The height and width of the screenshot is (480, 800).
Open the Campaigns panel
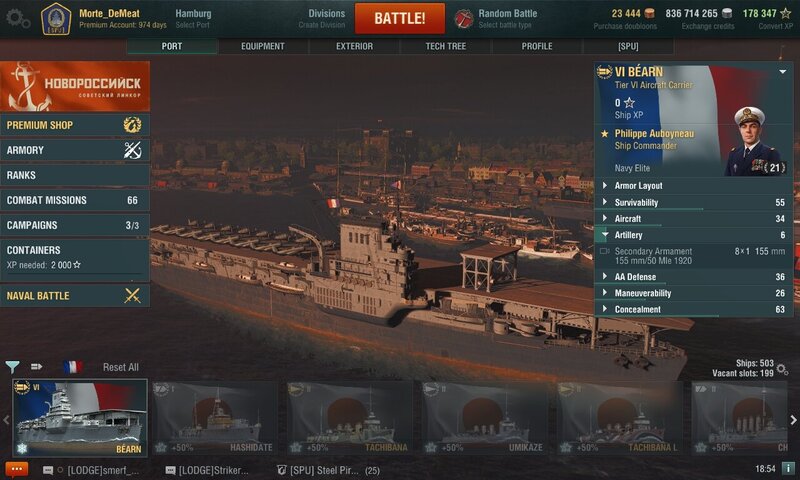tap(75, 225)
